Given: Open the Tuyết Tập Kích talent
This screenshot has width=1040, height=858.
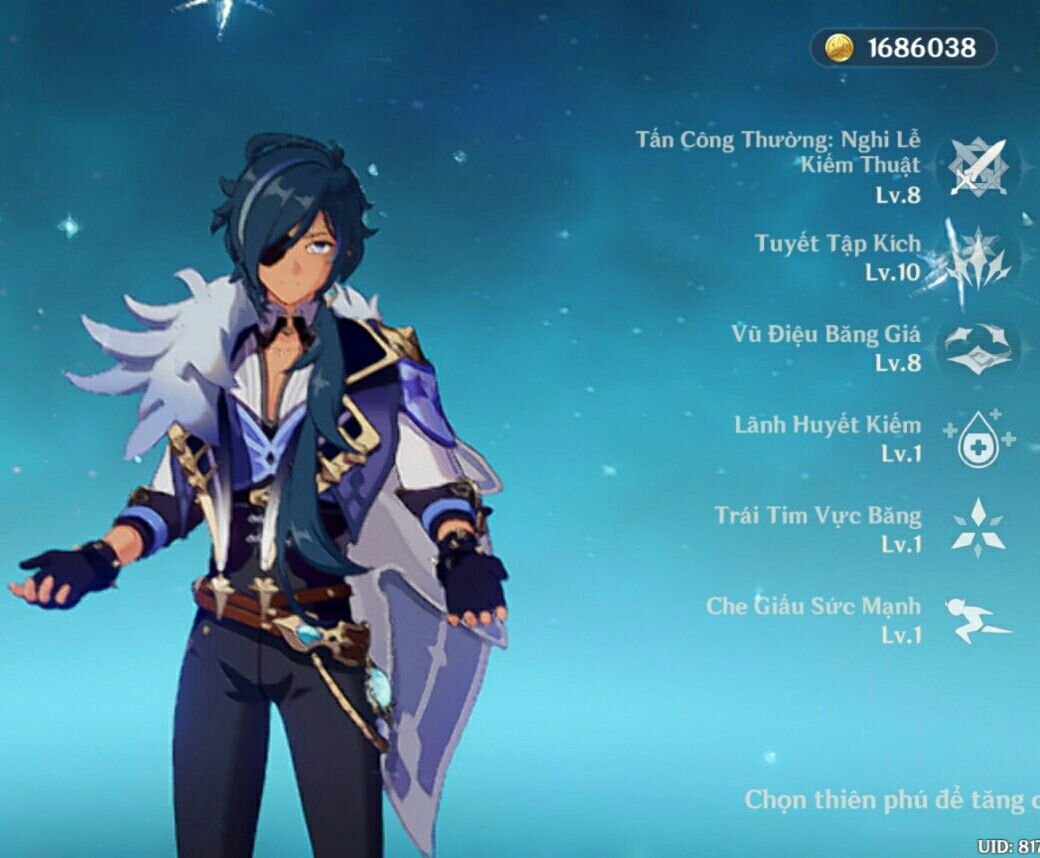Looking at the screenshot, I should coord(978,257).
